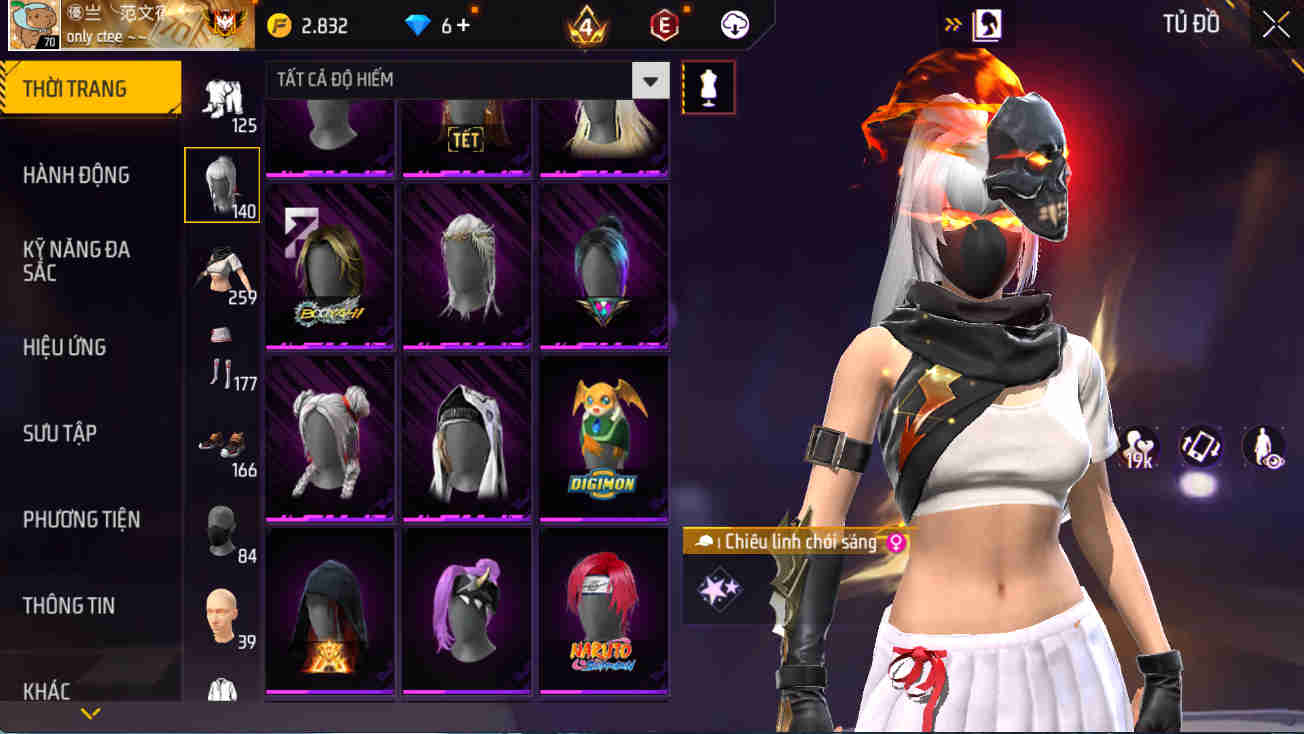
Task: Open the E event points icon
Action: tap(665, 25)
